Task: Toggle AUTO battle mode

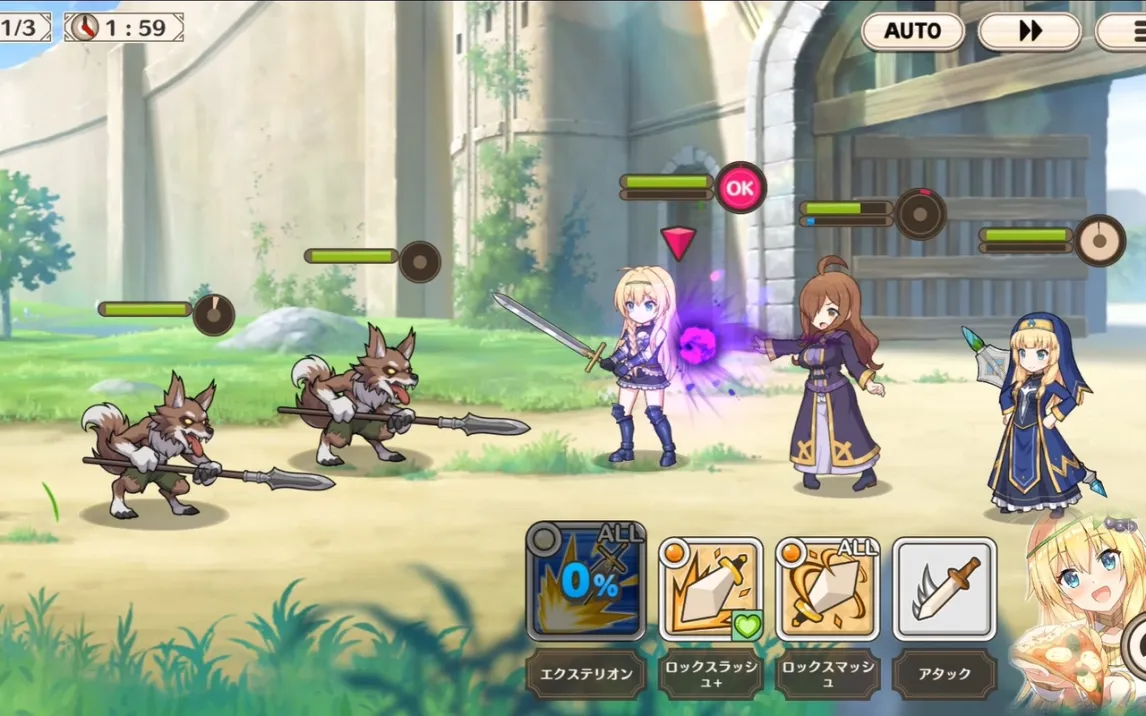Action: [912, 31]
